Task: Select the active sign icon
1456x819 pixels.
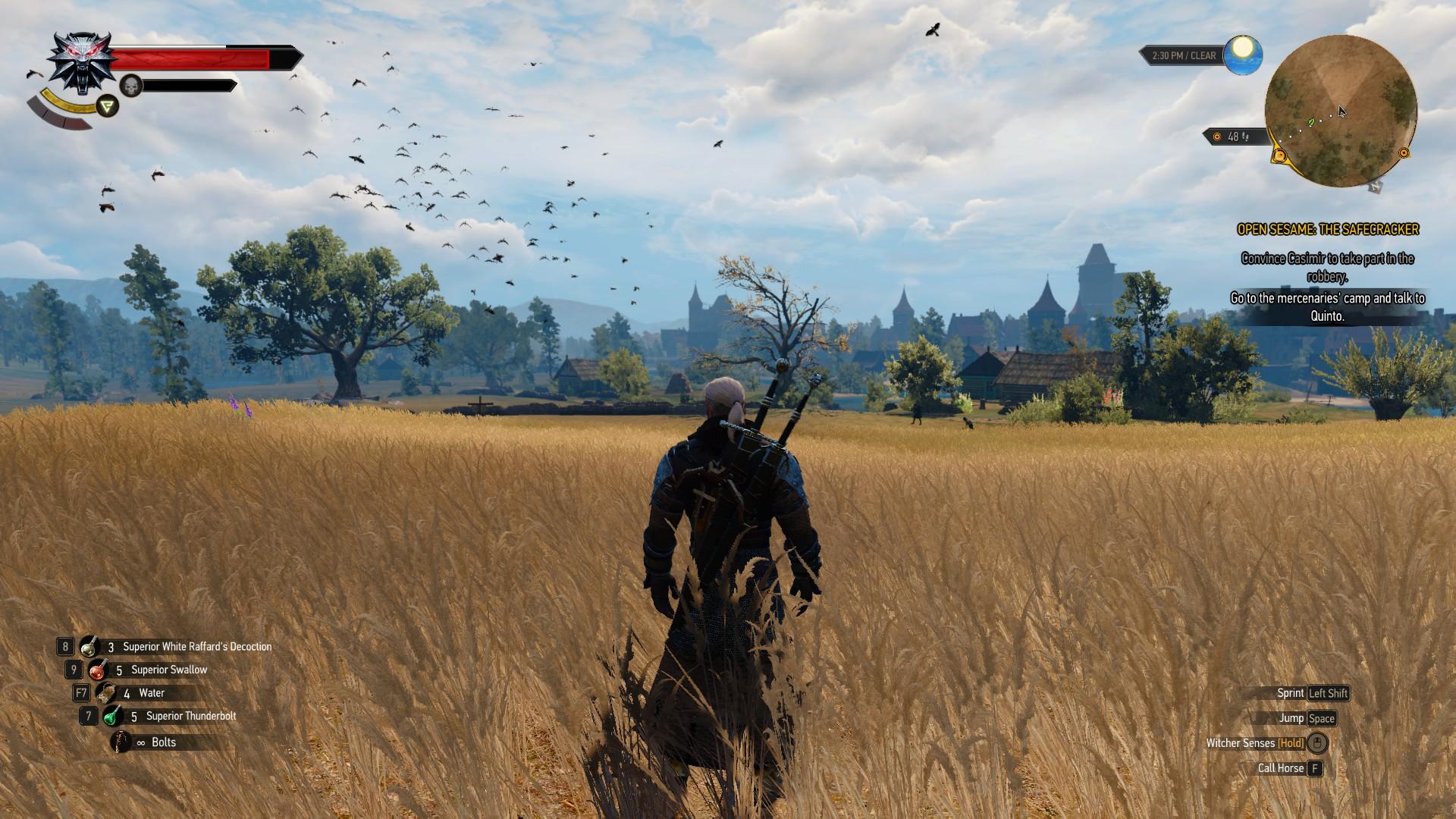Action: (108, 105)
